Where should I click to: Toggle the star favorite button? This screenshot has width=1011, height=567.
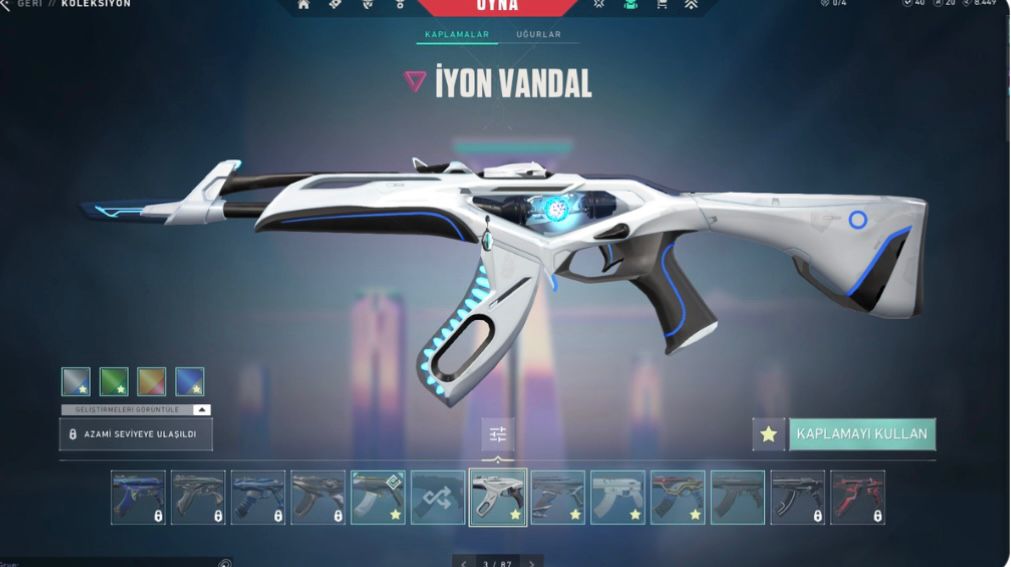click(x=768, y=434)
